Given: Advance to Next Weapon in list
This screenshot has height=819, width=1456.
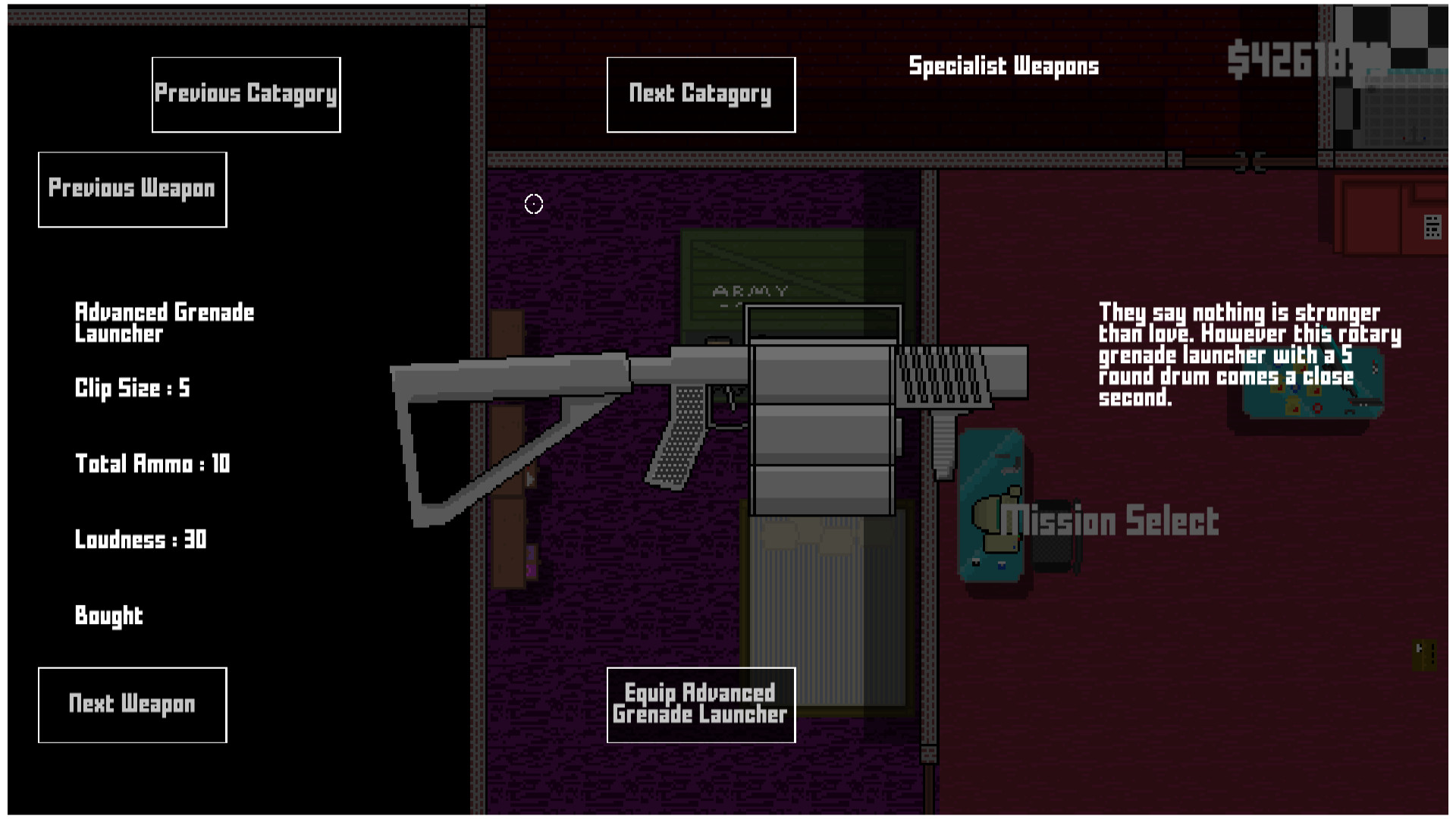Looking at the screenshot, I should pos(131,704).
